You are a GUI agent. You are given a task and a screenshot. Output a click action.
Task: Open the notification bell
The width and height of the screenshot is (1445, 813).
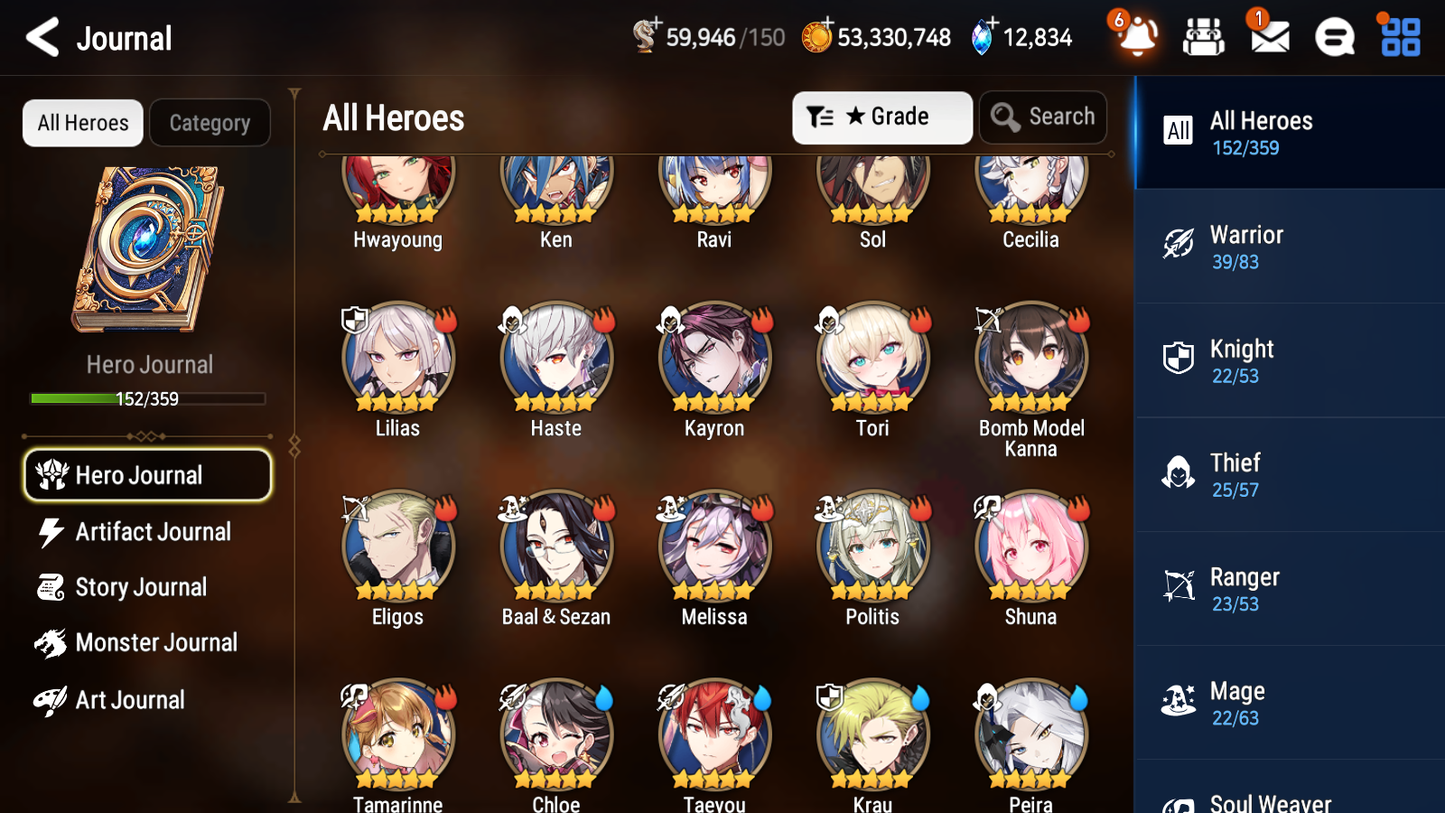pyautogui.click(x=1135, y=36)
